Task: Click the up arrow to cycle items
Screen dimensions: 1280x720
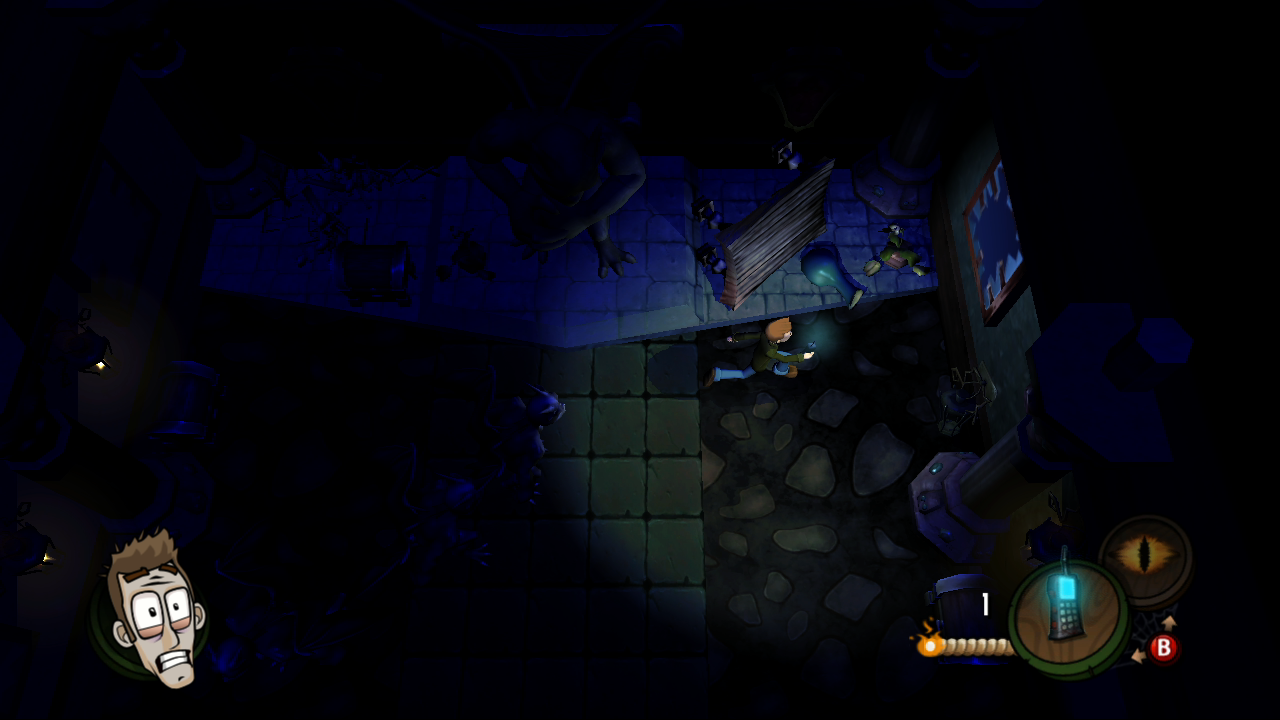Action: tap(1169, 622)
